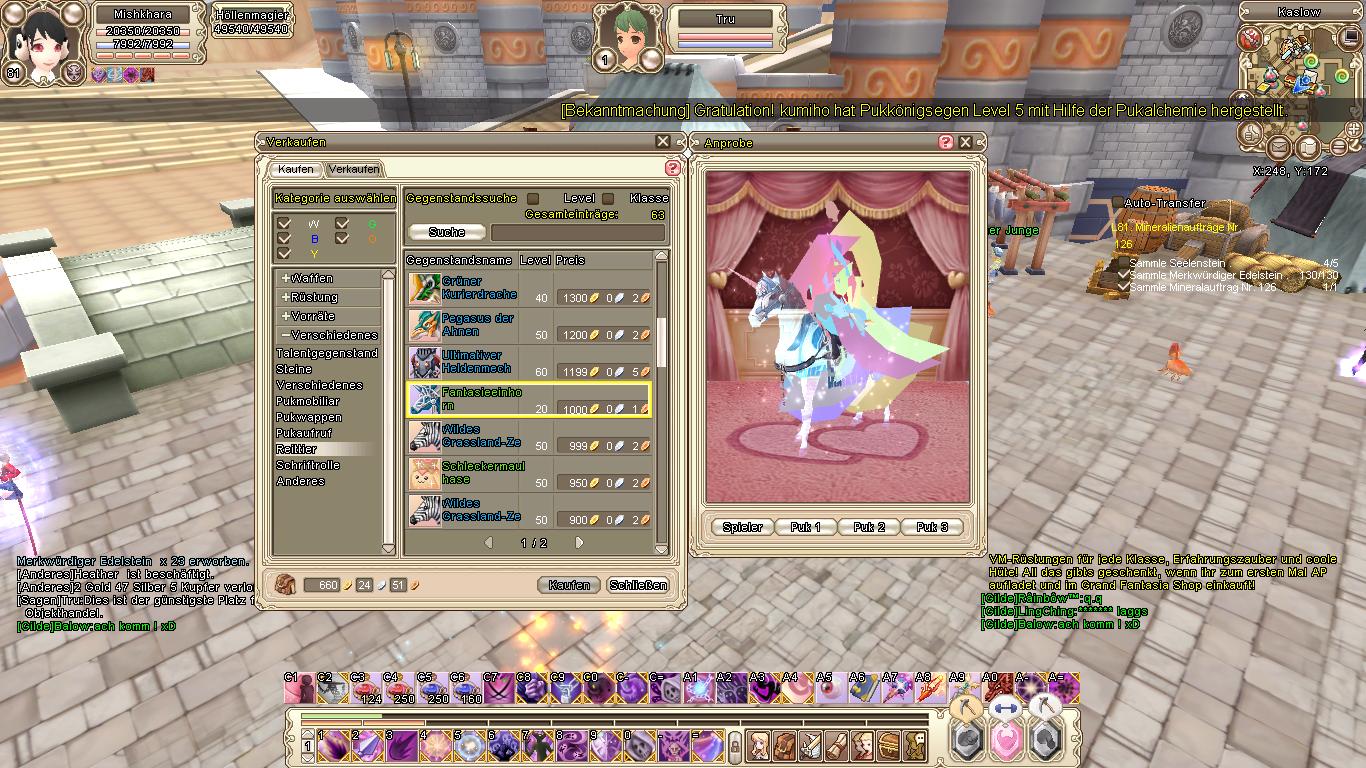The image size is (1366, 768).
Task: Click the item search text field
Action: (x=577, y=232)
